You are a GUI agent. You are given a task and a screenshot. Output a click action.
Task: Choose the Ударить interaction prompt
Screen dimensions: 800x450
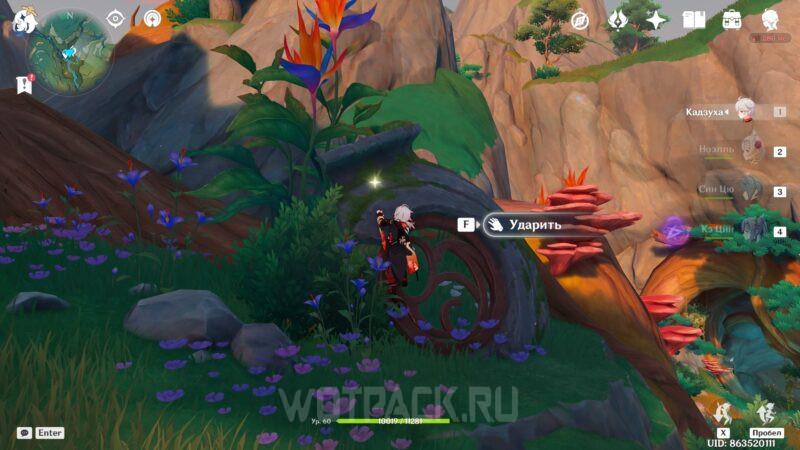[527, 225]
